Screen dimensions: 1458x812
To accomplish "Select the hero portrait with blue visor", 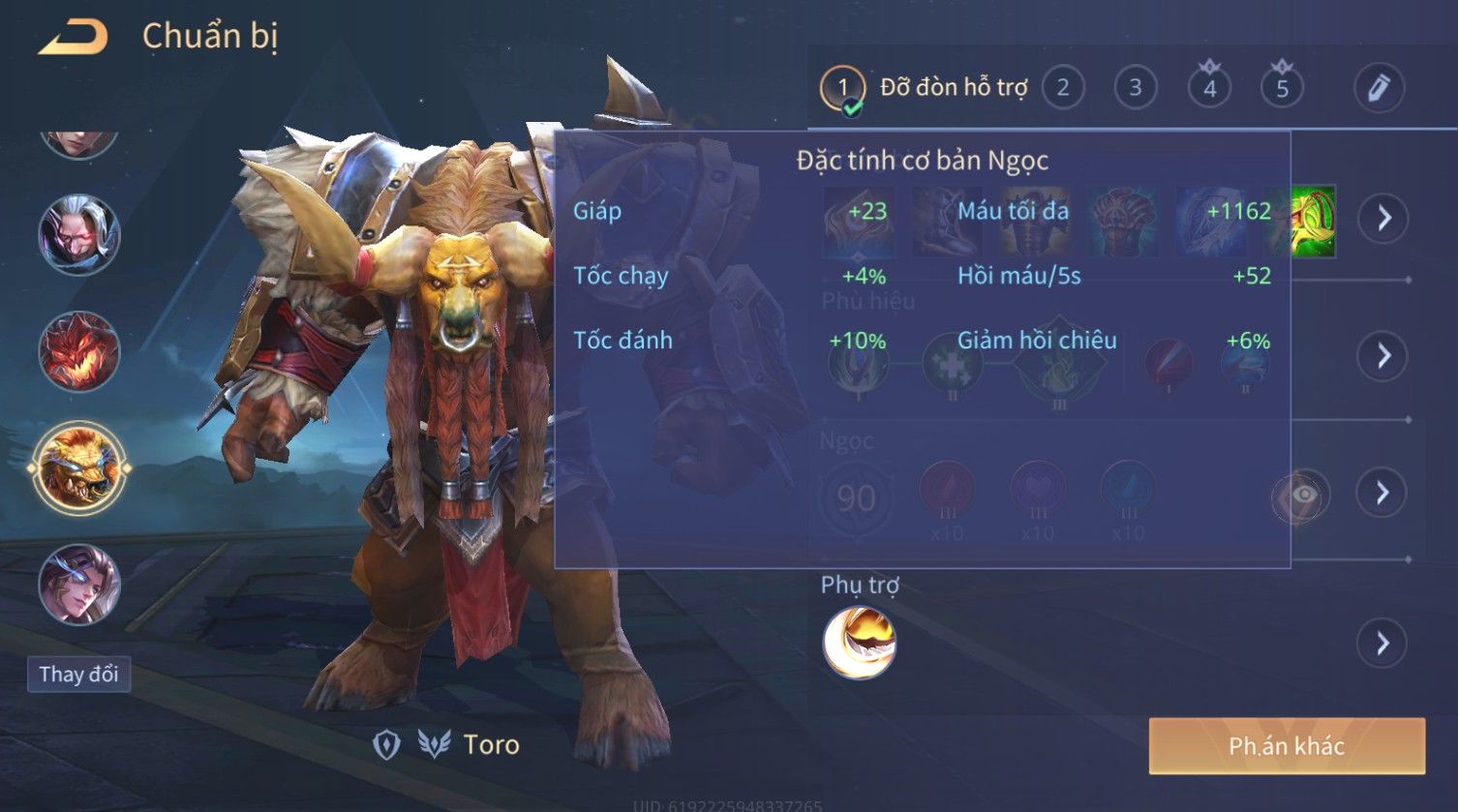I will point(78,585).
